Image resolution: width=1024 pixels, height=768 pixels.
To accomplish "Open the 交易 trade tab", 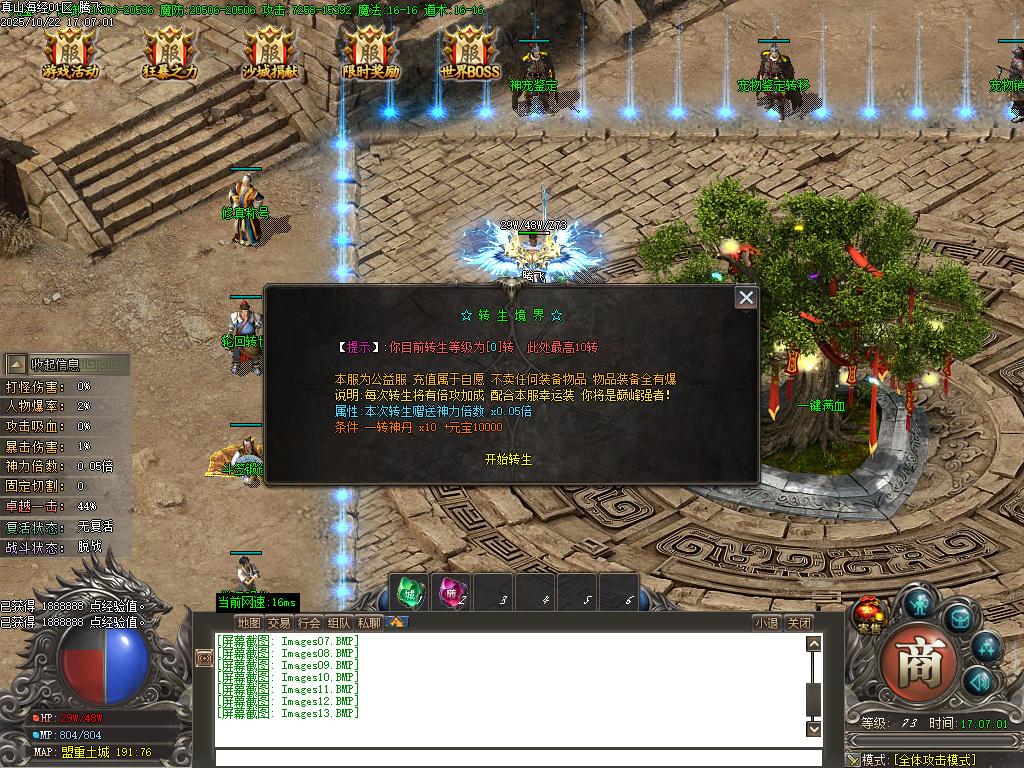I will click(x=279, y=623).
